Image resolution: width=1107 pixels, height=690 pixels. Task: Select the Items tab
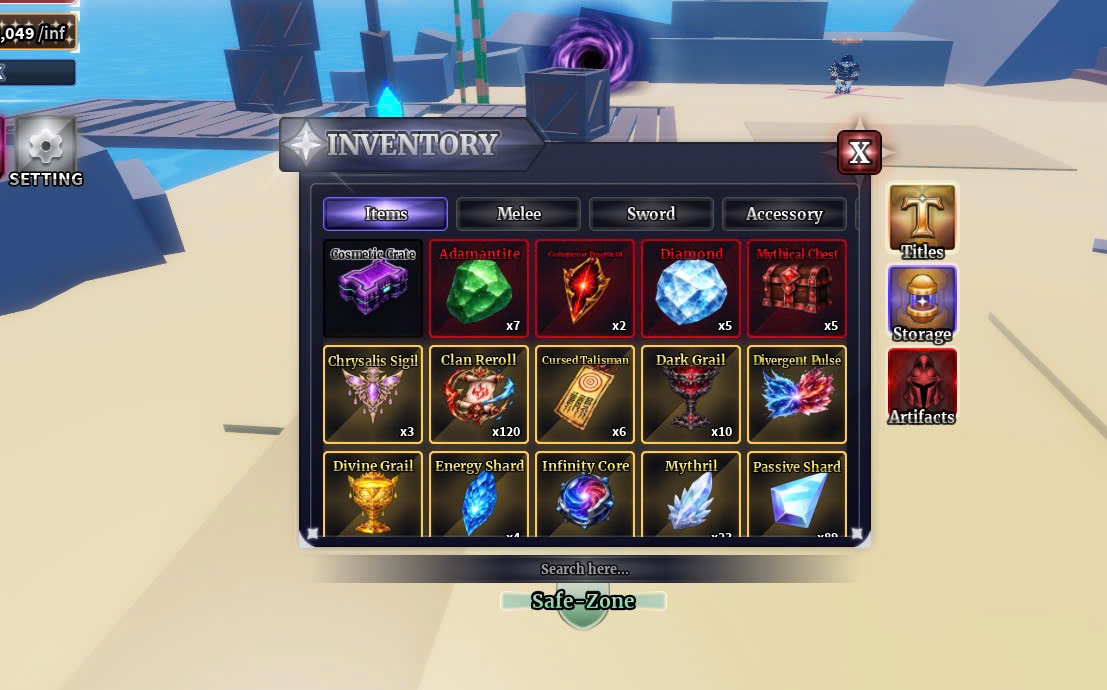tap(385, 214)
